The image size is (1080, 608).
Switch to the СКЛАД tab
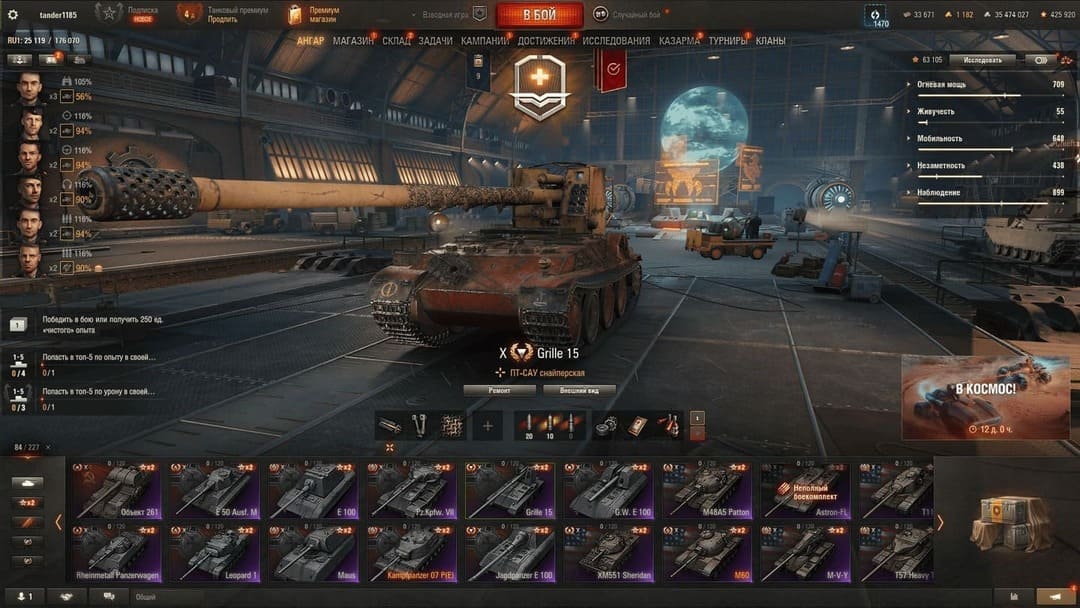click(396, 41)
